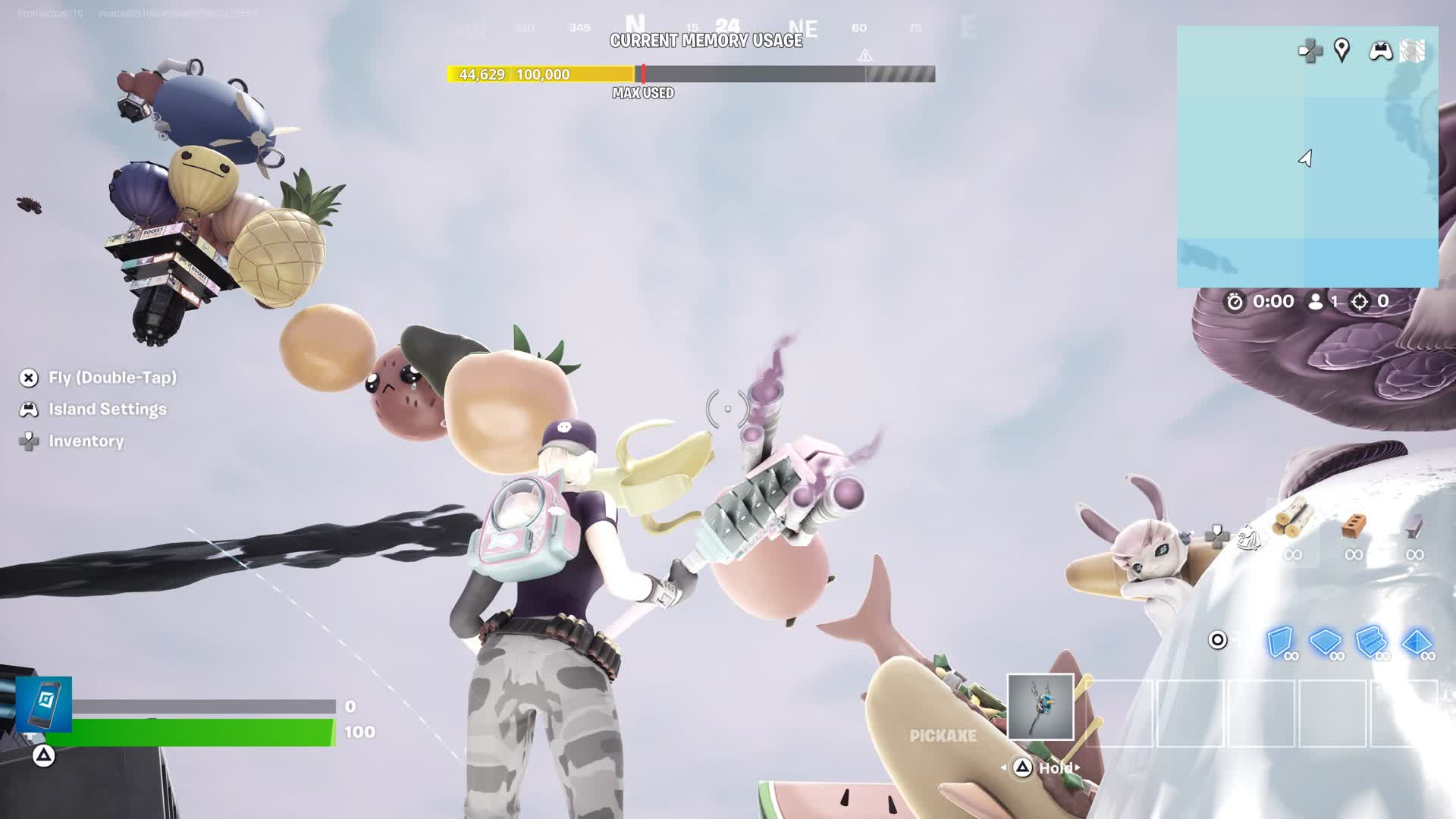Choose the stairs building piece
This screenshot has width=1456, height=819.
click(x=1371, y=642)
